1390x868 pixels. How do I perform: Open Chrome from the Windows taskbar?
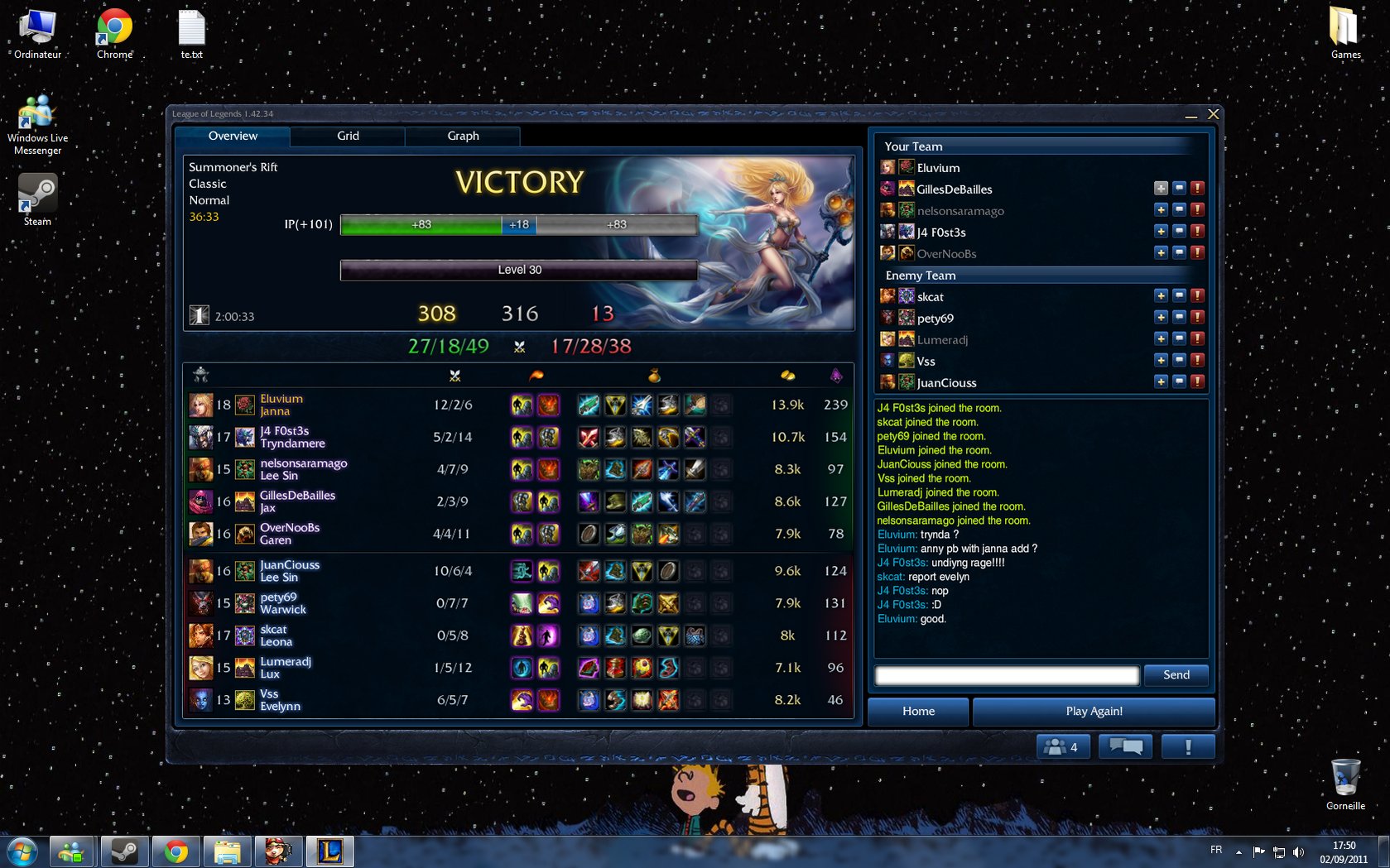tap(176, 851)
